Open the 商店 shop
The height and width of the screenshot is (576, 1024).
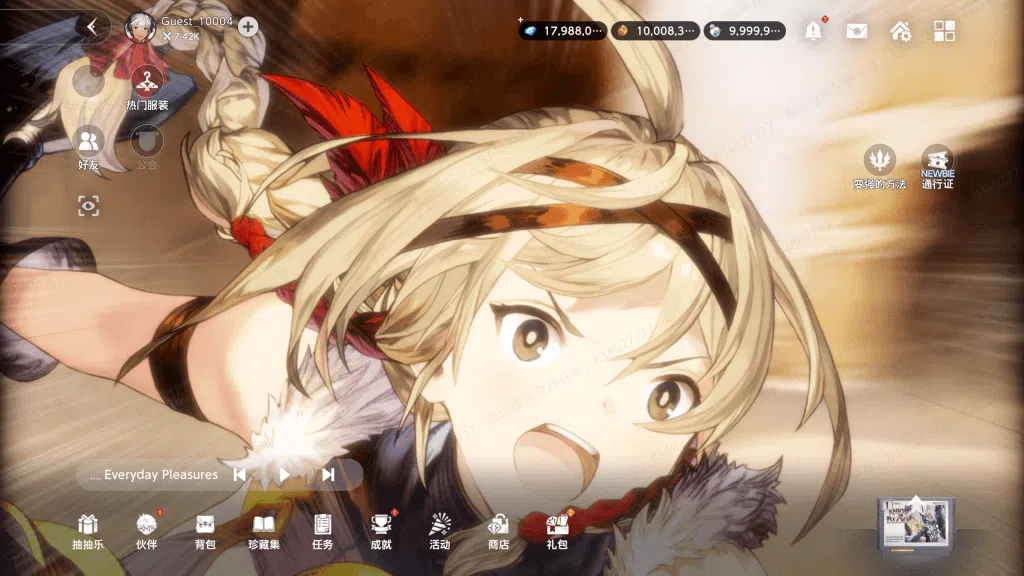(x=498, y=529)
